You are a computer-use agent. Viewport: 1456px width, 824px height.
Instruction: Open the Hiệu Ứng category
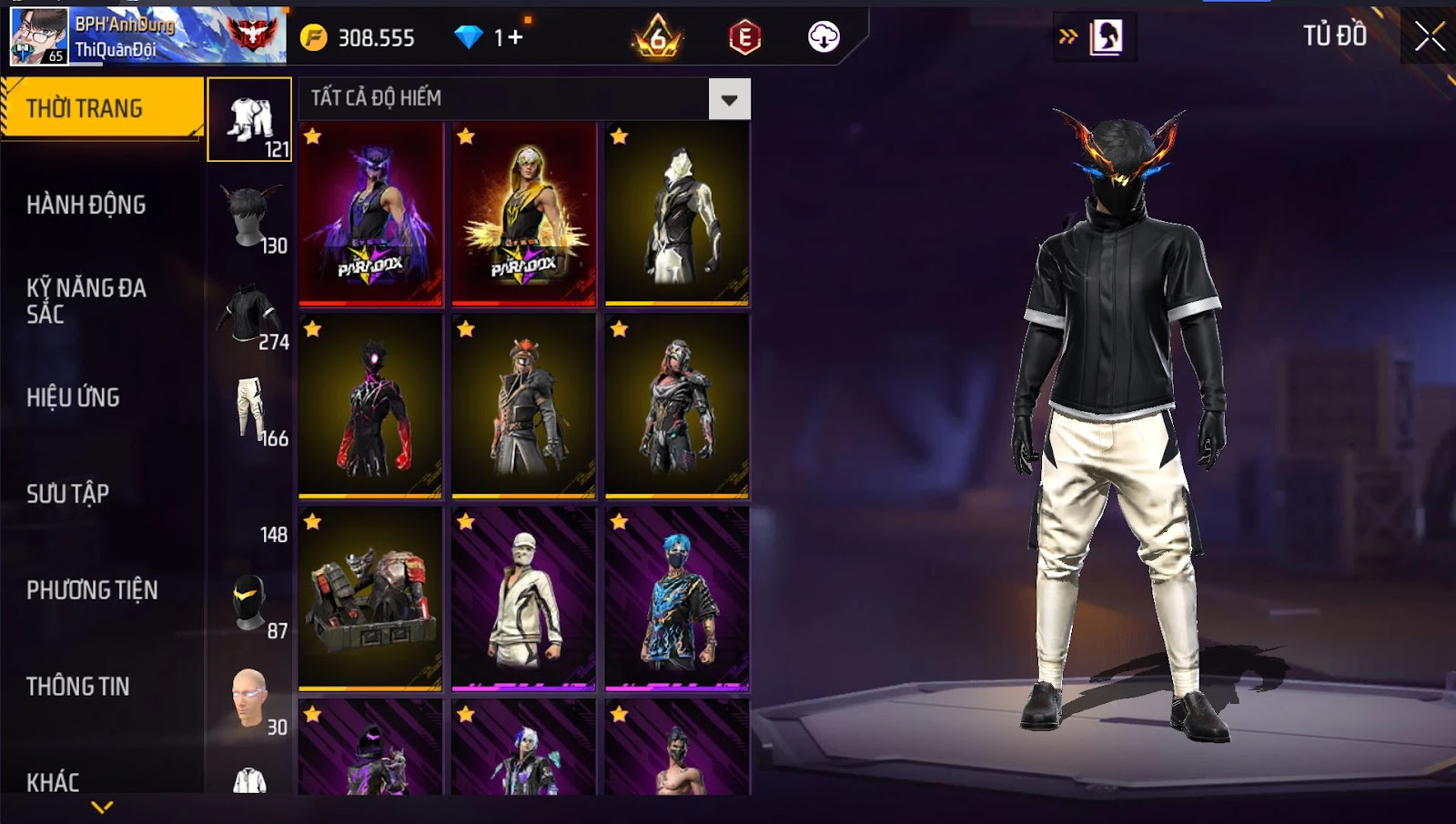click(73, 397)
